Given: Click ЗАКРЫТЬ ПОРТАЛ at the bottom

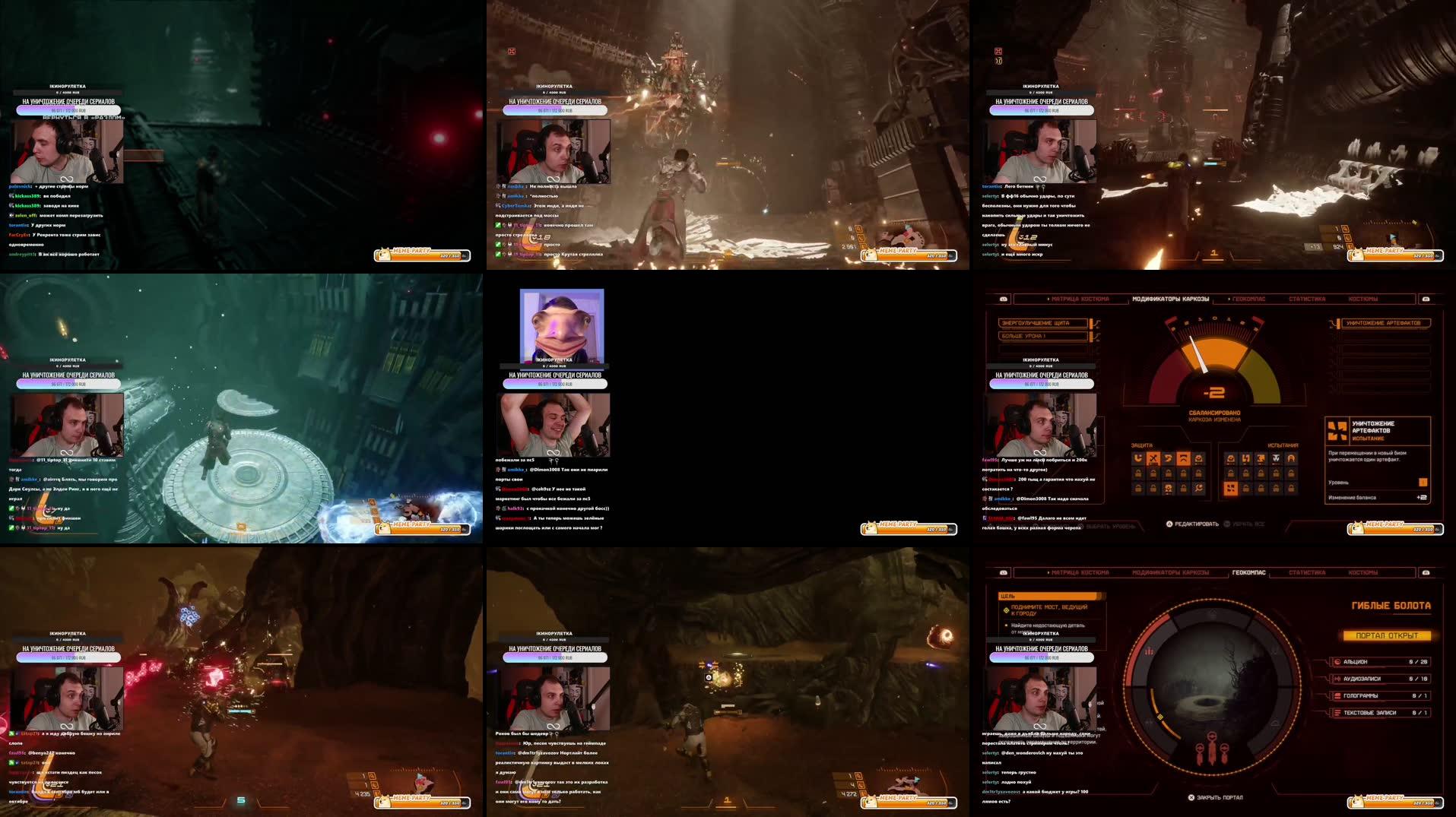Looking at the screenshot, I should click(x=1218, y=797).
